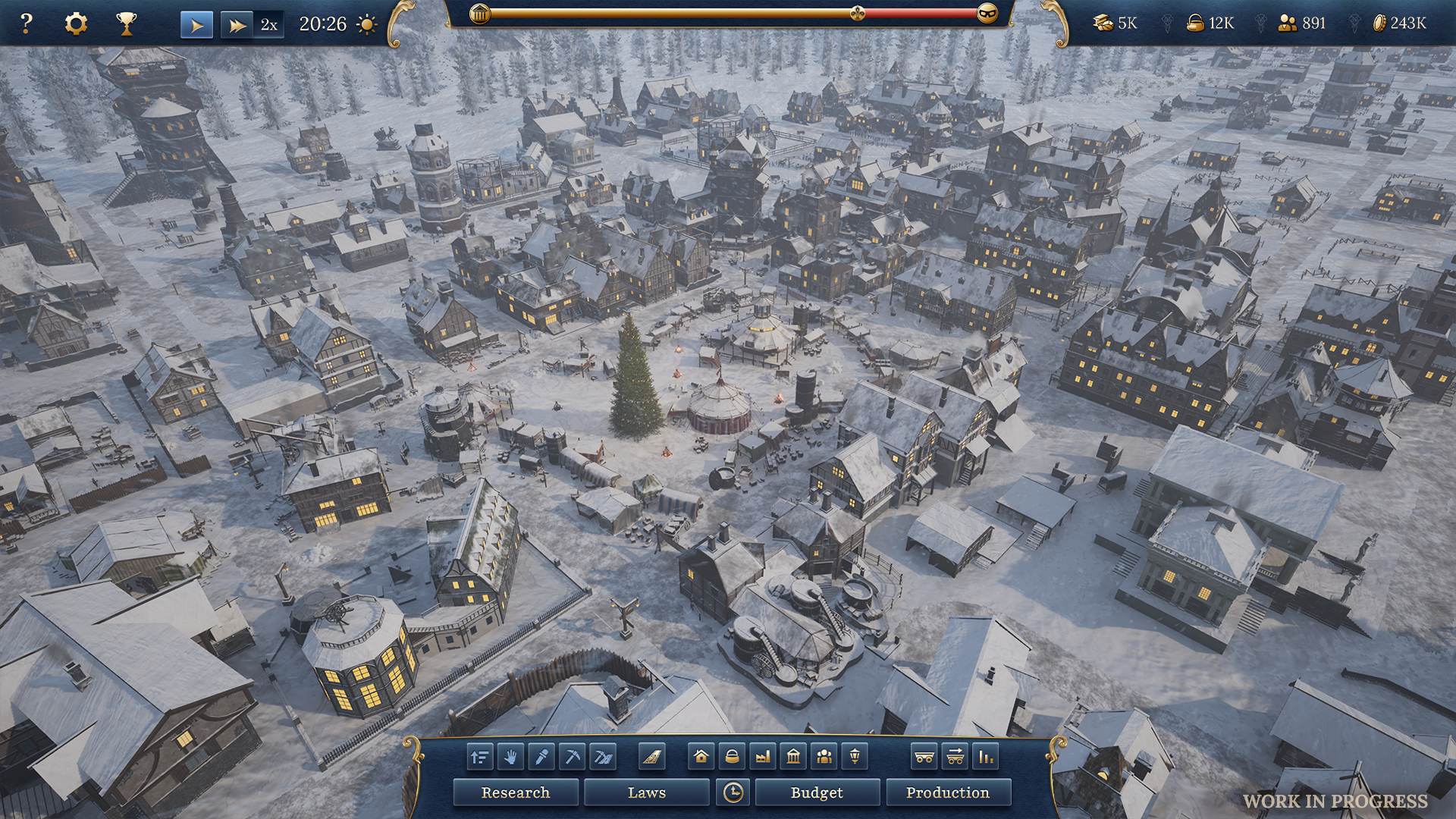Open the help question mark menu
The height and width of the screenshot is (819, 1456).
26,24
